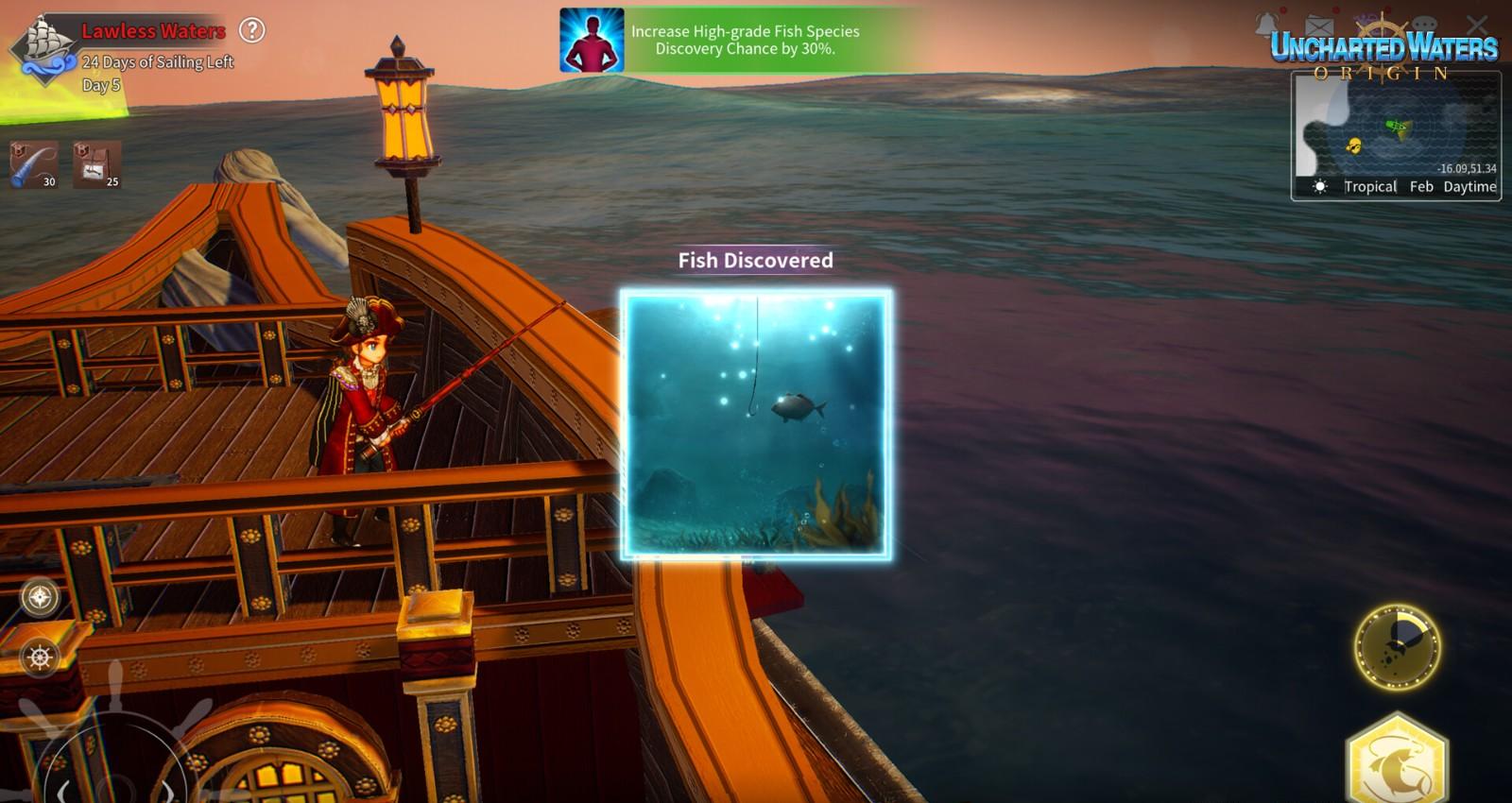Open the sea minimap
Image resolution: width=1512 pixels, height=803 pixels.
pyautogui.click(x=1395, y=128)
